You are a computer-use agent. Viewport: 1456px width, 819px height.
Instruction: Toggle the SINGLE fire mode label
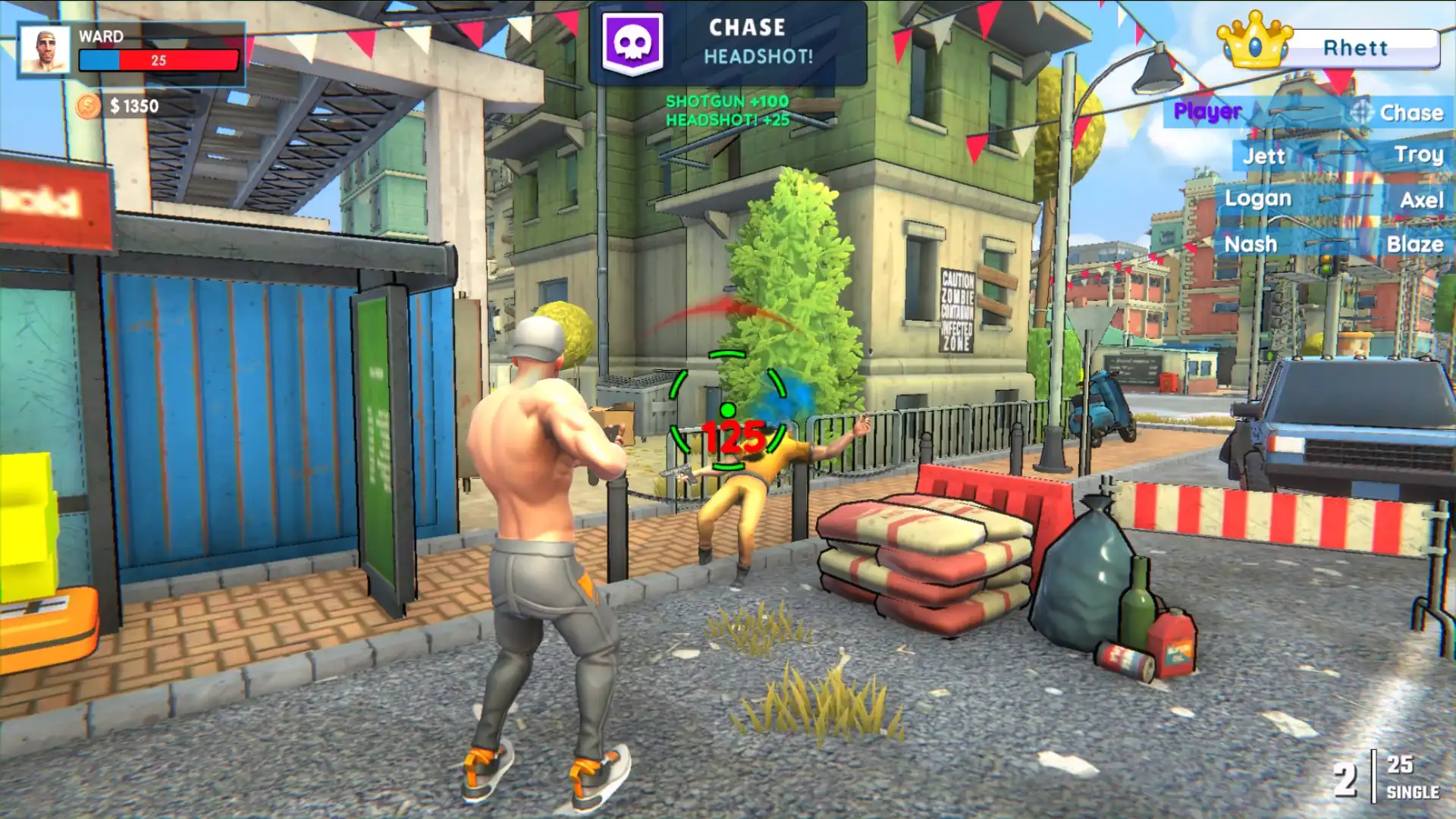click(x=1412, y=792)
